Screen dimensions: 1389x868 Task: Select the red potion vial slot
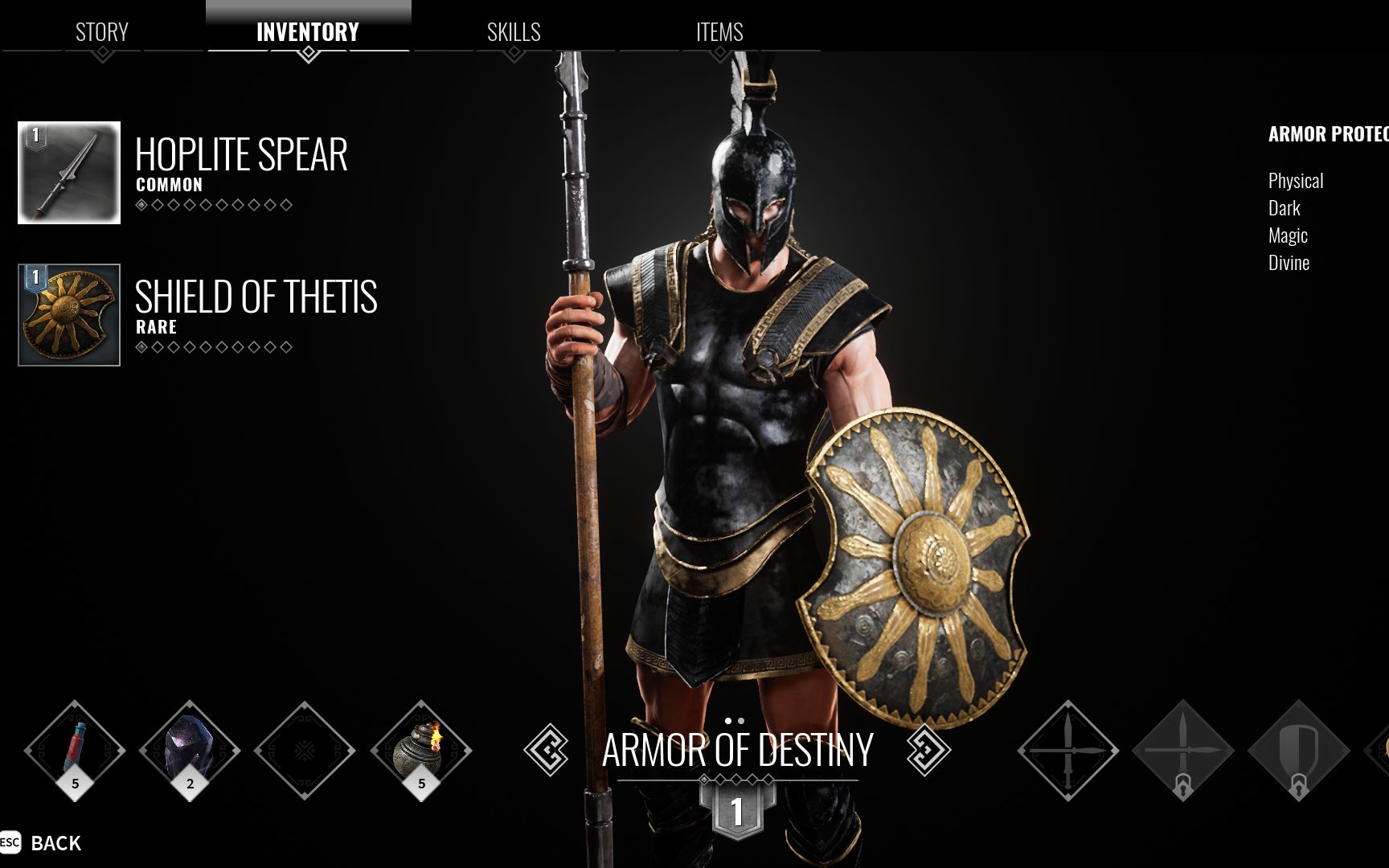click(x=75, y=750)
